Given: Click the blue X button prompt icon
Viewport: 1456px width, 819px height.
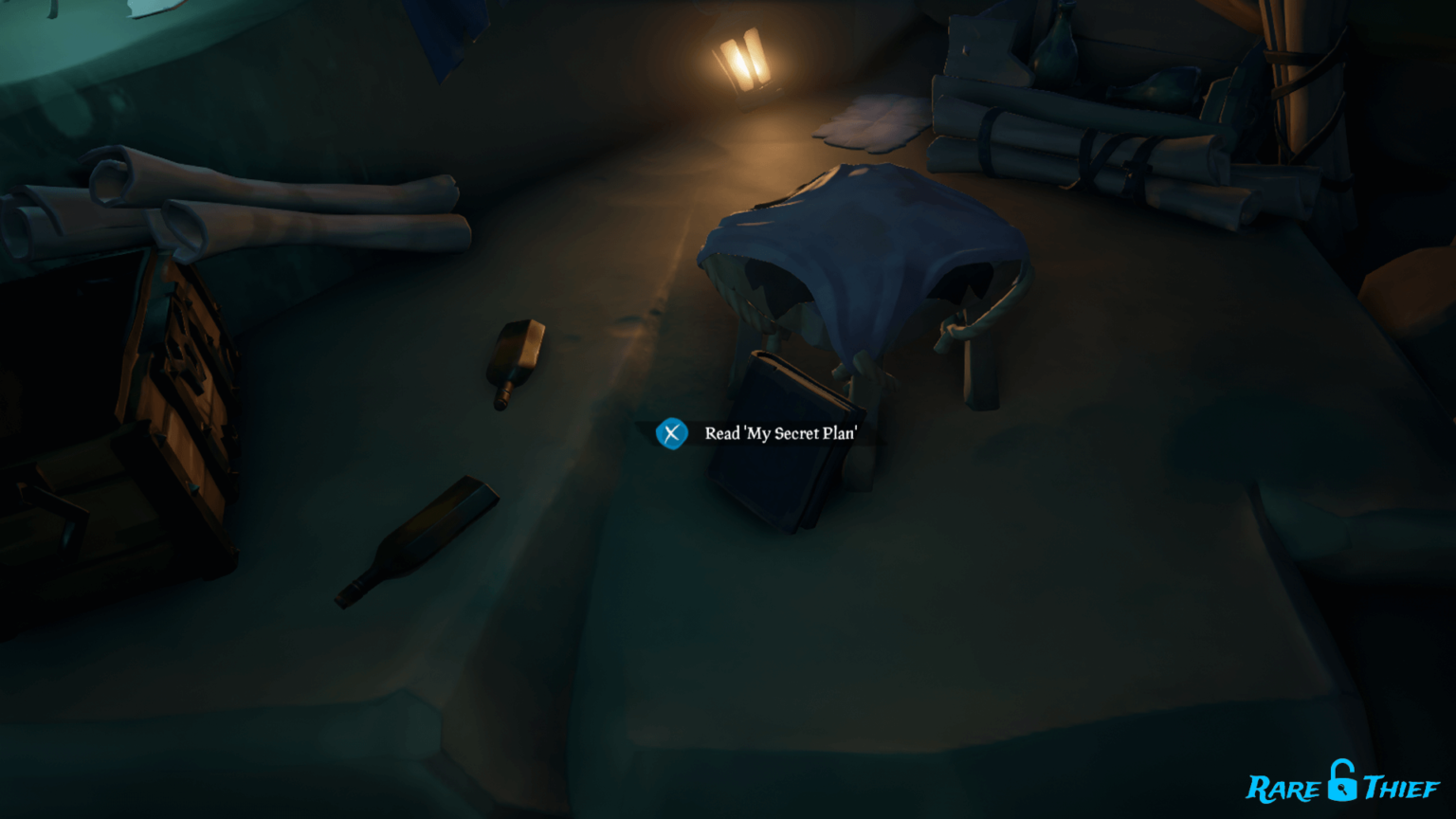Looking at the screenshot, I should tap(671, 435).
